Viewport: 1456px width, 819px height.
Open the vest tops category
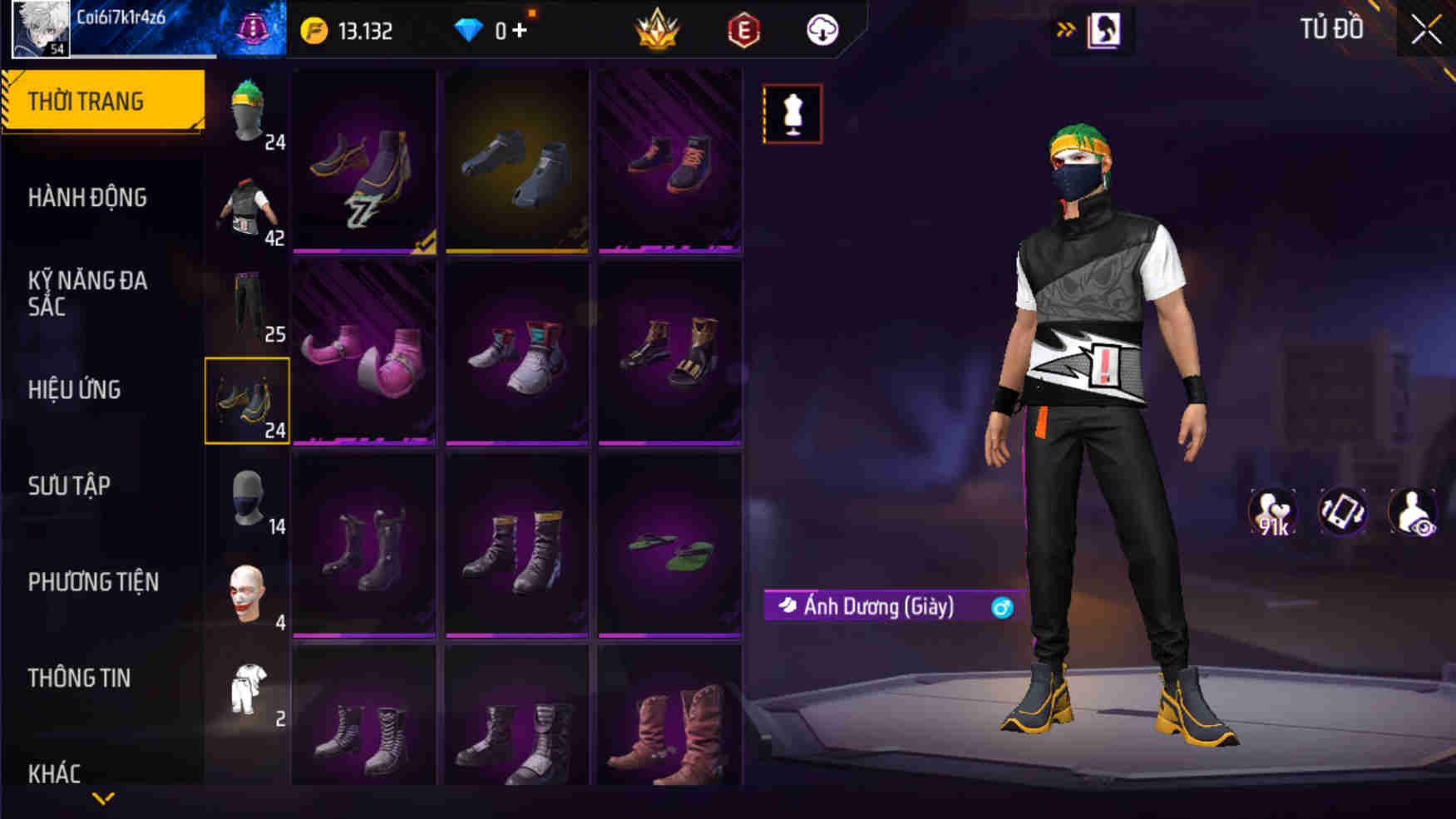tap(247, 209)
